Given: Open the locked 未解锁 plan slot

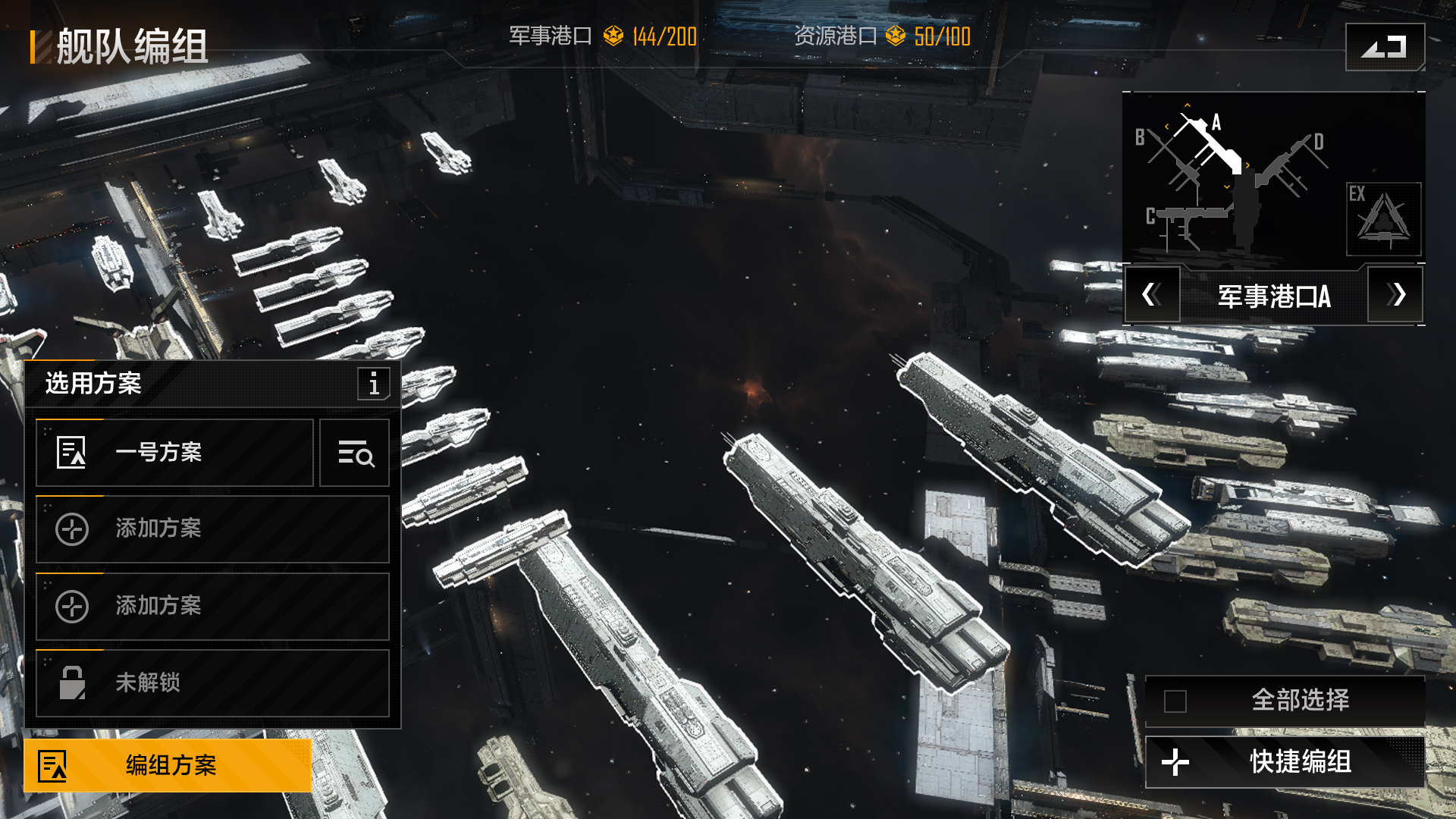Looking at the screenshot, I should (212, 683).
